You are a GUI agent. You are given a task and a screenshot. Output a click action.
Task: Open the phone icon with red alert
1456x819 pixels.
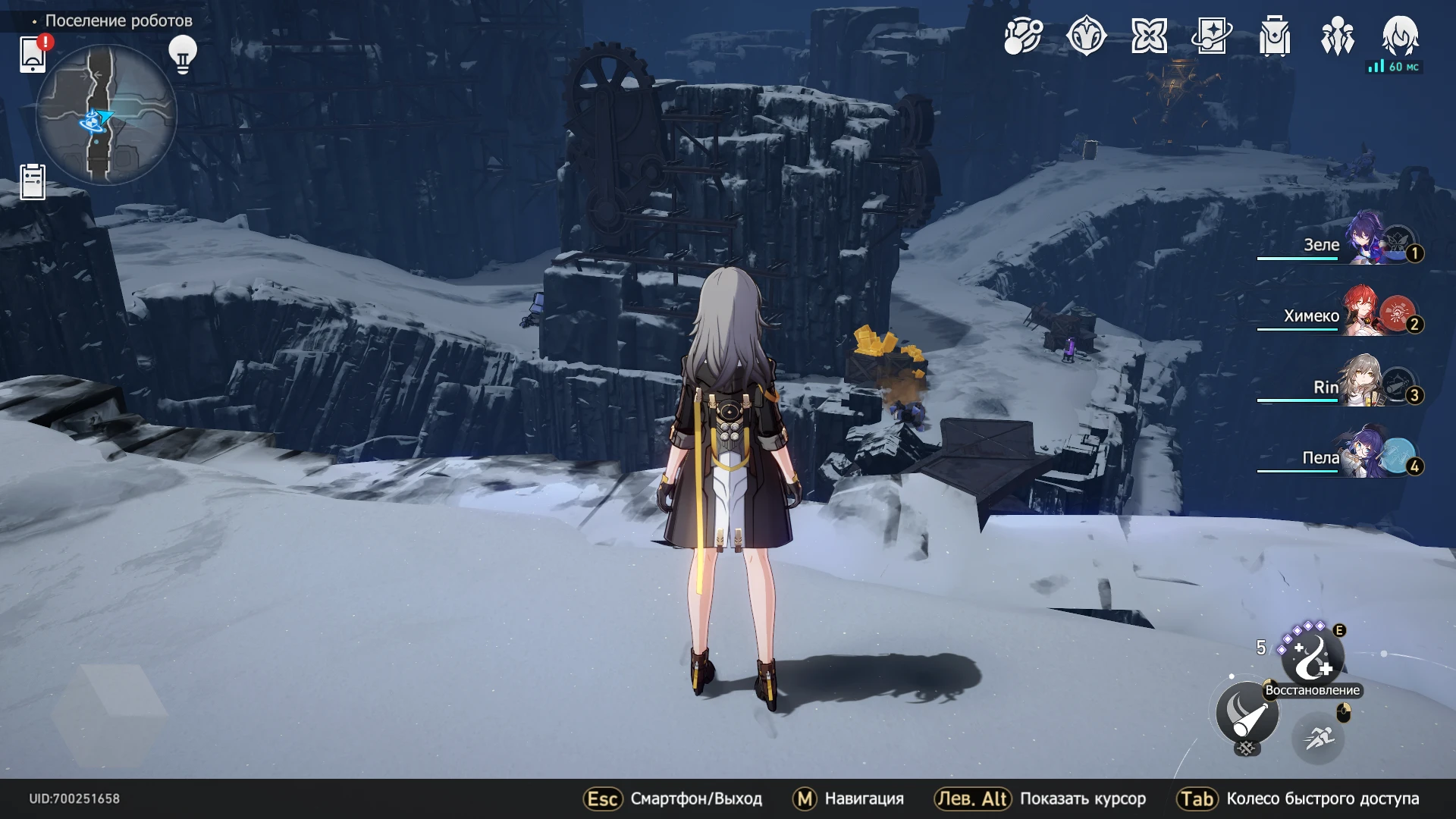pos(33,54)
